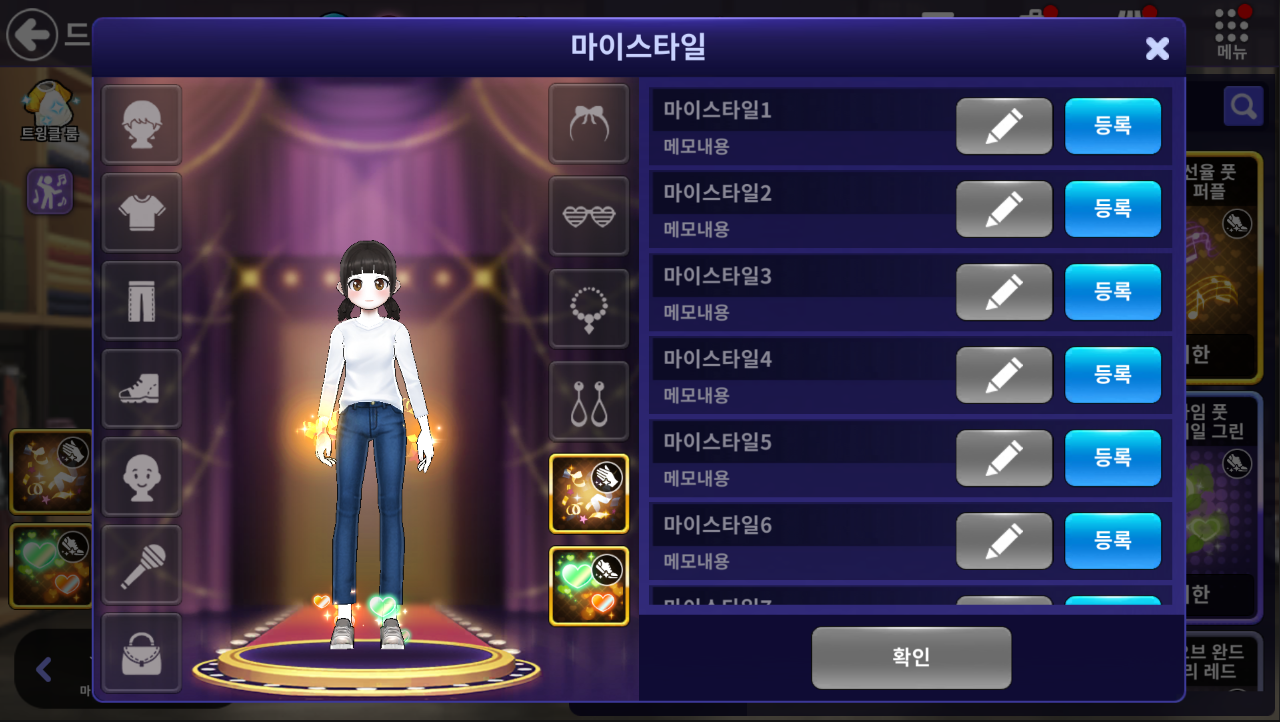Select the bald head face slot
Screen dimensions: 1280x722
click(141, 477)
